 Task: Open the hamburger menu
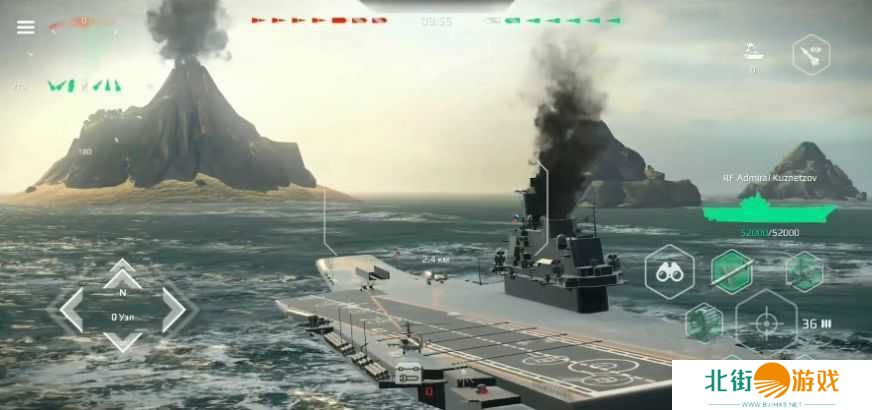[x=25, y=28]
